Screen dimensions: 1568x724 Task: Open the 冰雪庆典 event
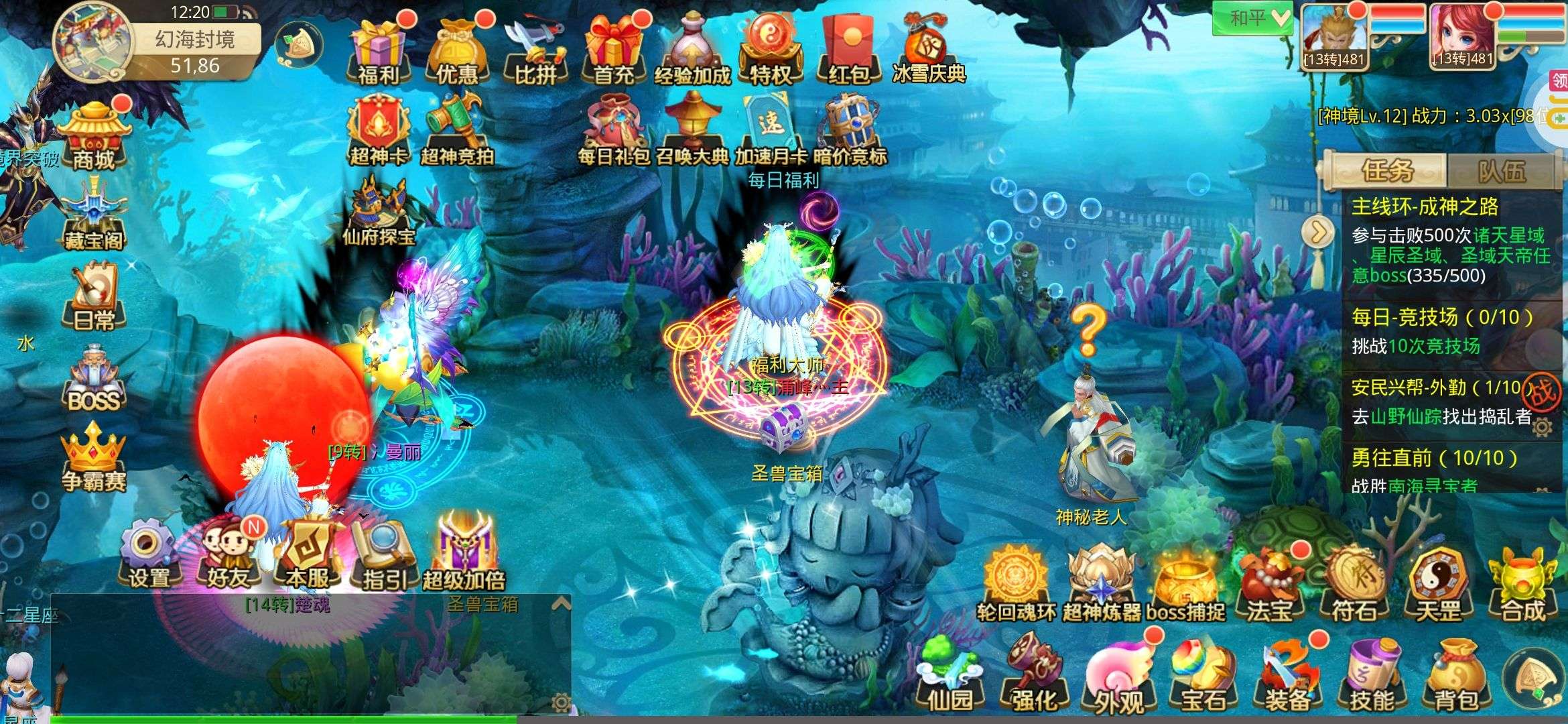[x=928, y=51]
